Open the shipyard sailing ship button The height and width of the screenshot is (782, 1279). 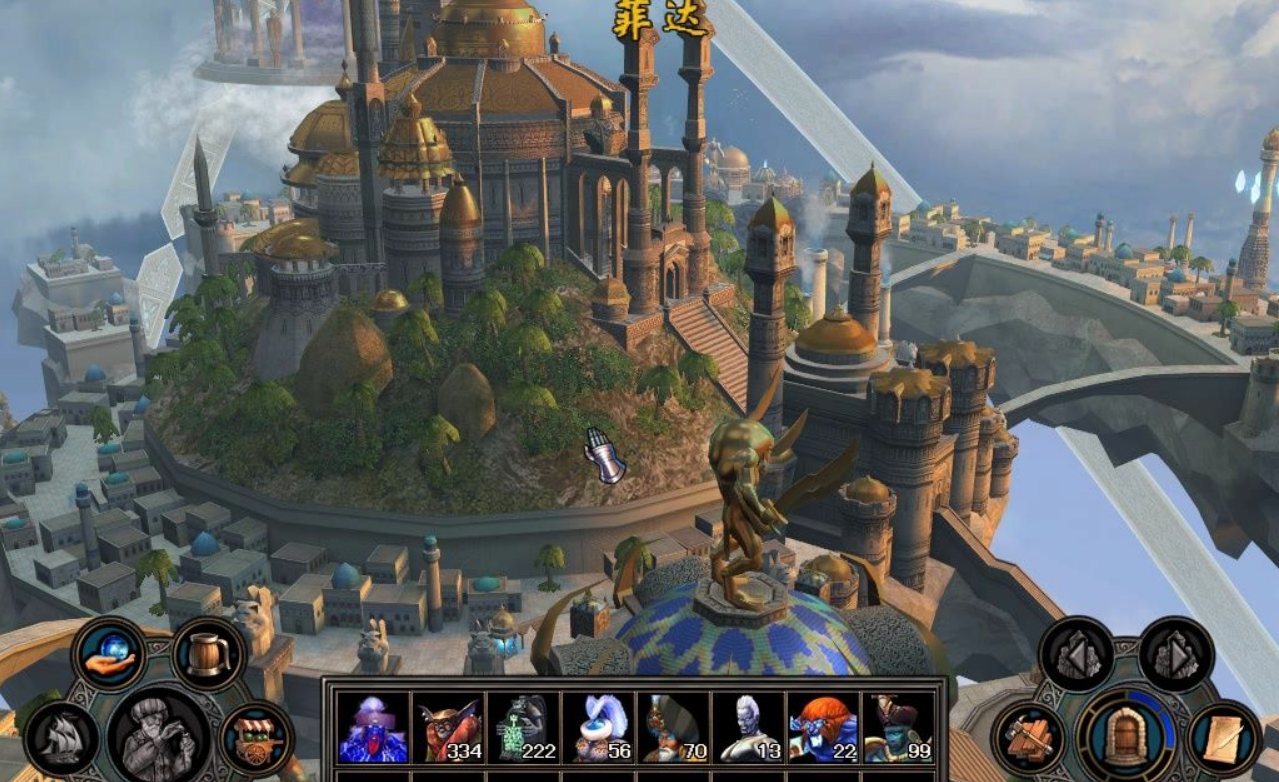pyautogui.click(x=62, y=738)
